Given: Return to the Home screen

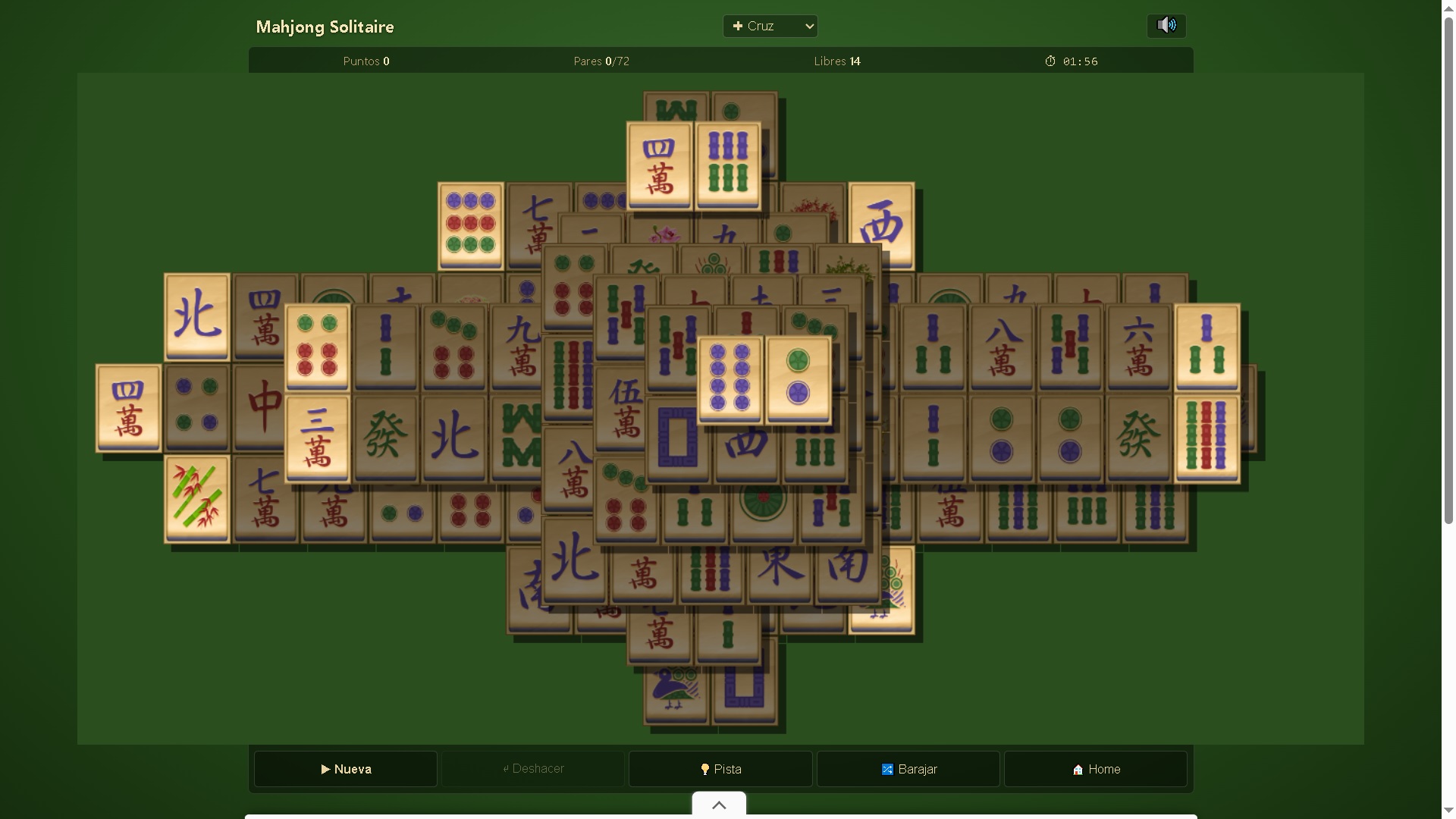Looking at the screenshot, I should click(1095, 770).
